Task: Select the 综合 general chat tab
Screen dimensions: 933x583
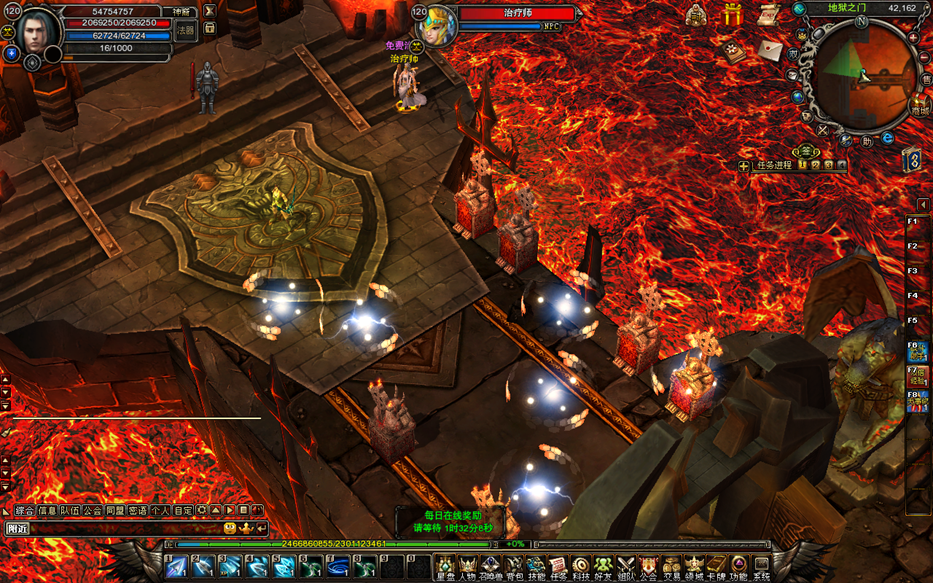Action: pyautogui.click(x=25, y=511)
